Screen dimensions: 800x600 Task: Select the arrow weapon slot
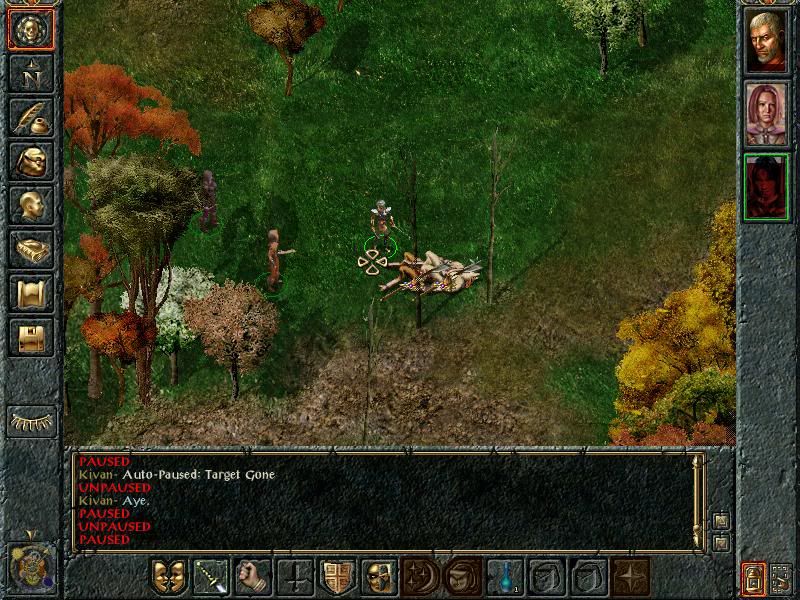[211, 577]
